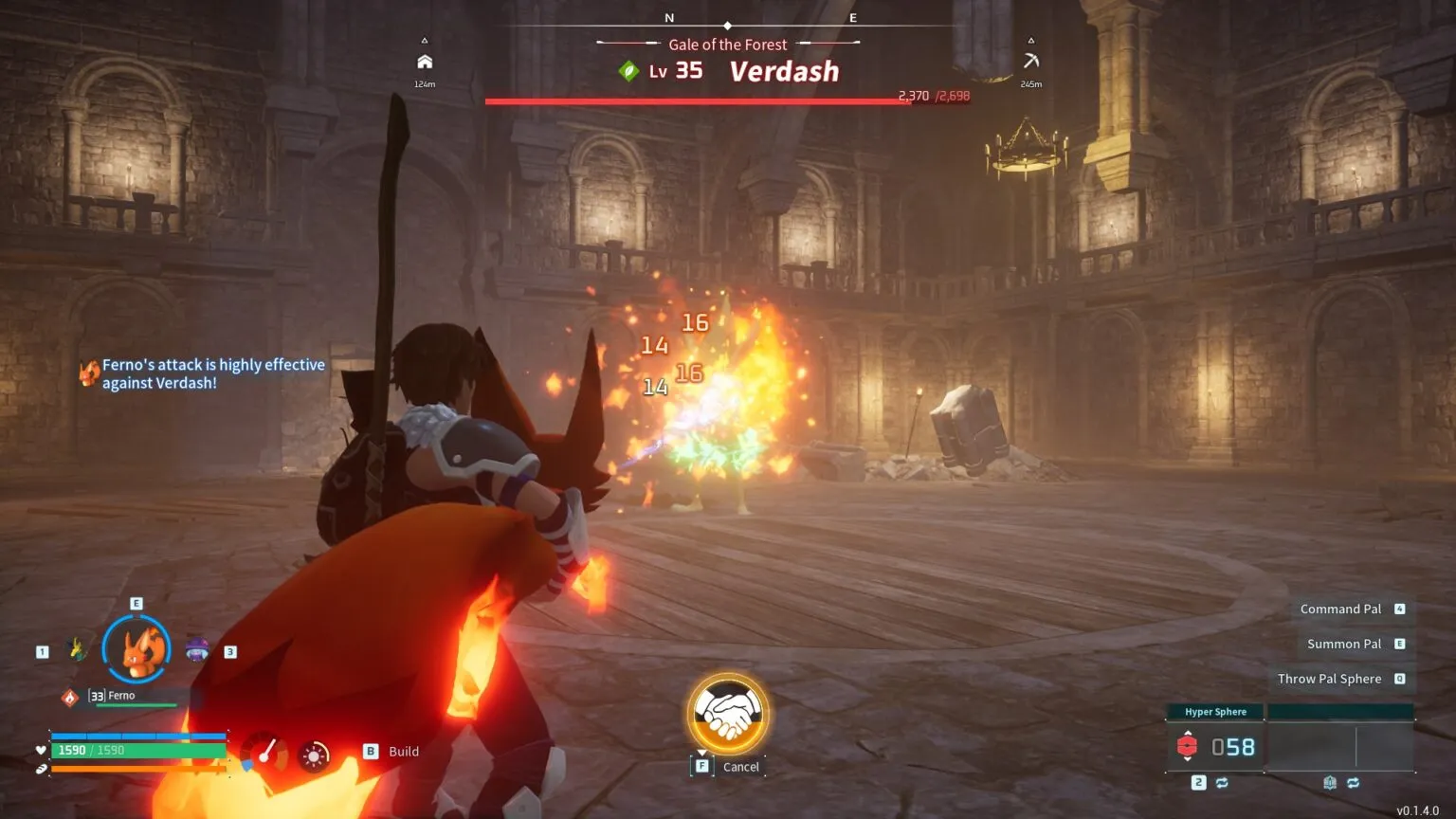Select the Ferno portrait in the party wheel
1456x819 pixels.
pos(137,650)
